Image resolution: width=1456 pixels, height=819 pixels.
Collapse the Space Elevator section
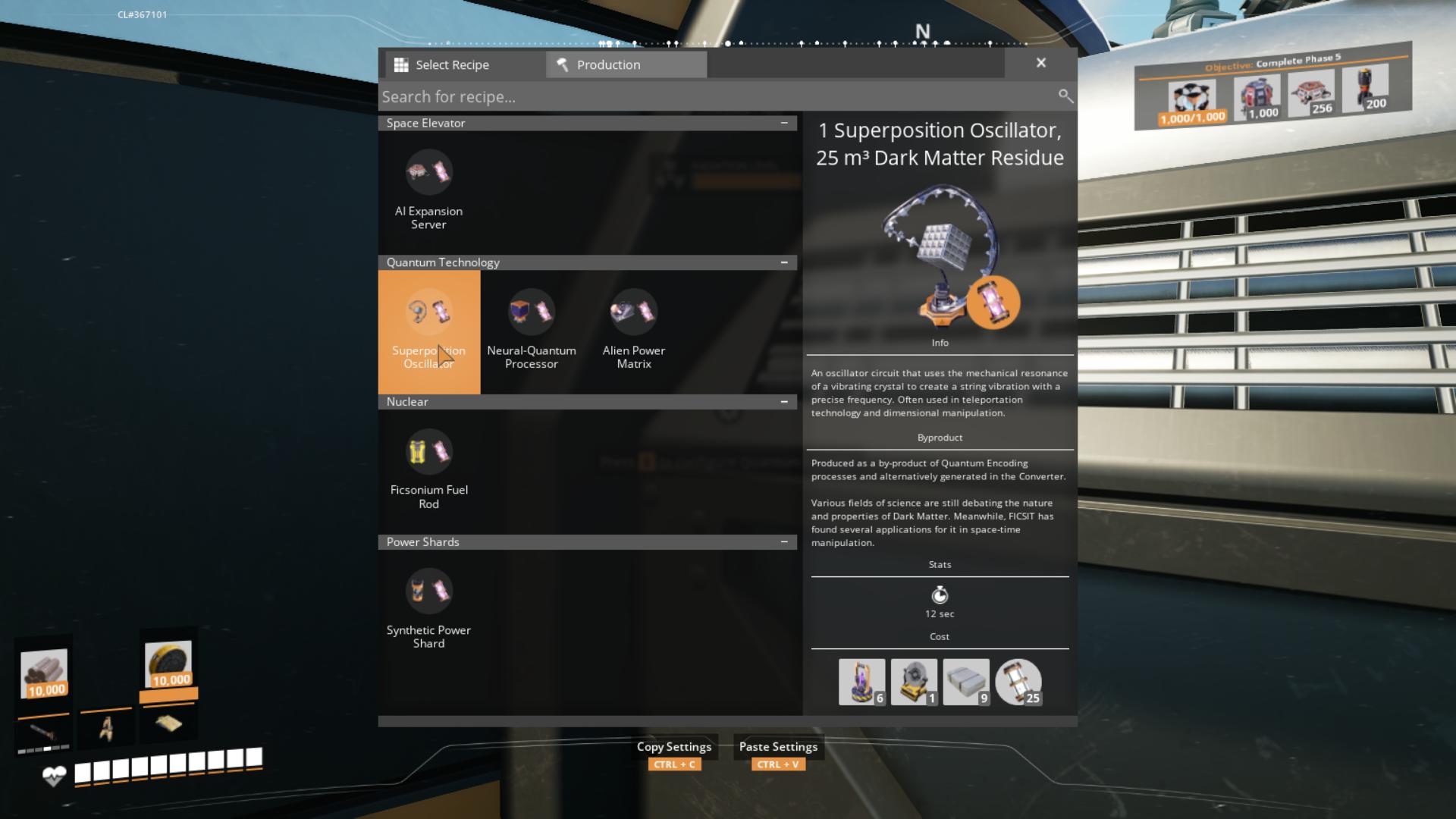[x=785, y=122]
